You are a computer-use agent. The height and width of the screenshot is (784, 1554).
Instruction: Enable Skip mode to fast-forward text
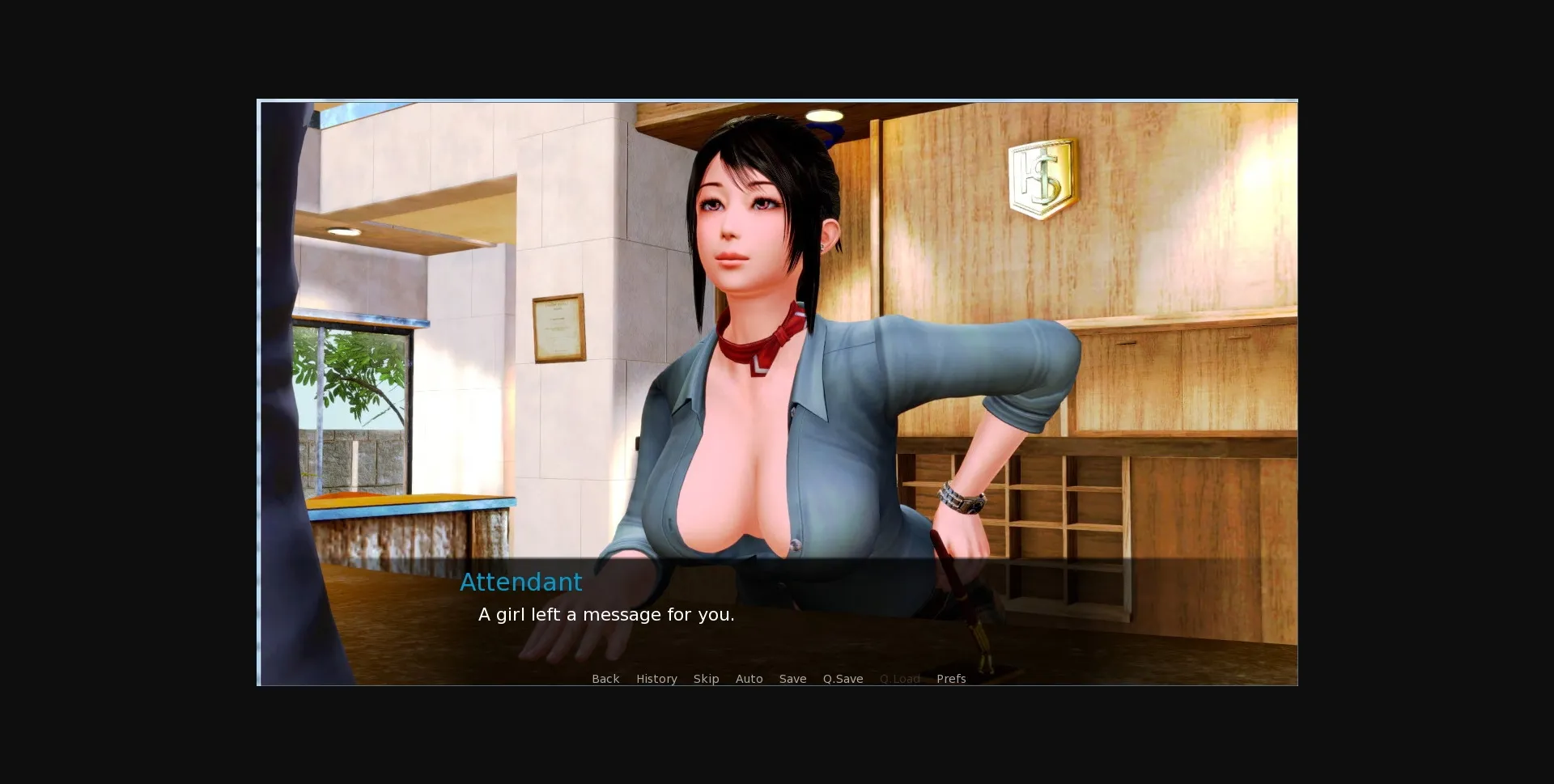tap(706, 679)
